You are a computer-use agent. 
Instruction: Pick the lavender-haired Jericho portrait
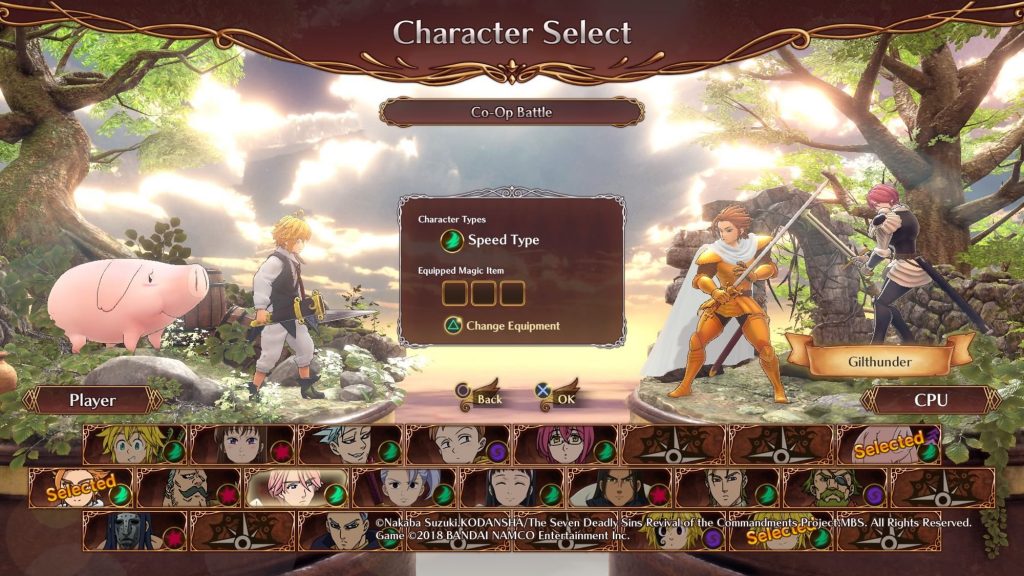click(x=405, y=488)
